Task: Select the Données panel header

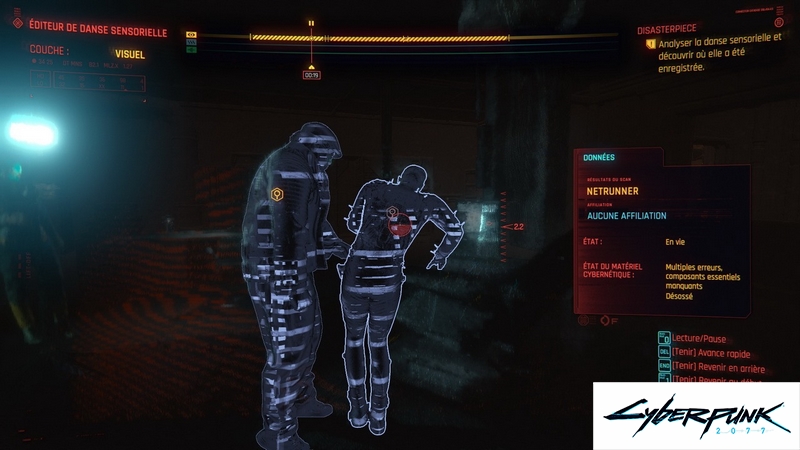Action: (x=599, y=157)
